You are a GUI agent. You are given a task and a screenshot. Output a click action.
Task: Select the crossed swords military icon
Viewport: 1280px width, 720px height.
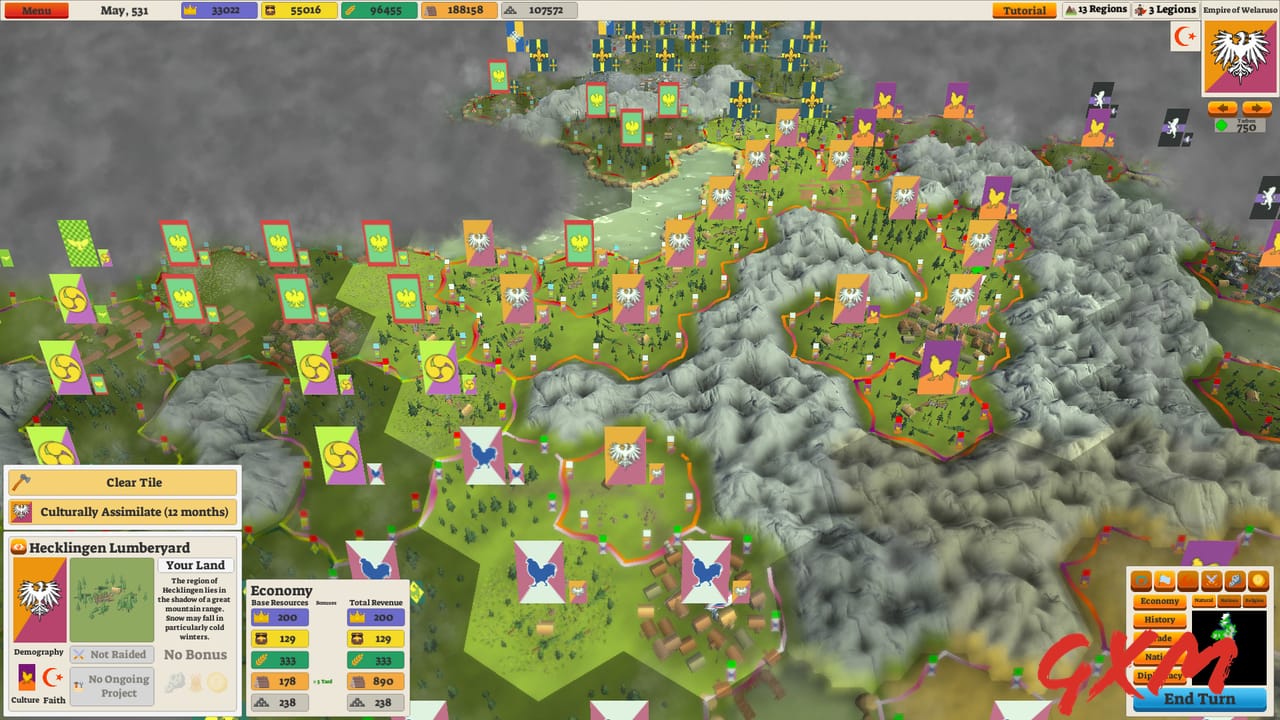coord(1212,580)
